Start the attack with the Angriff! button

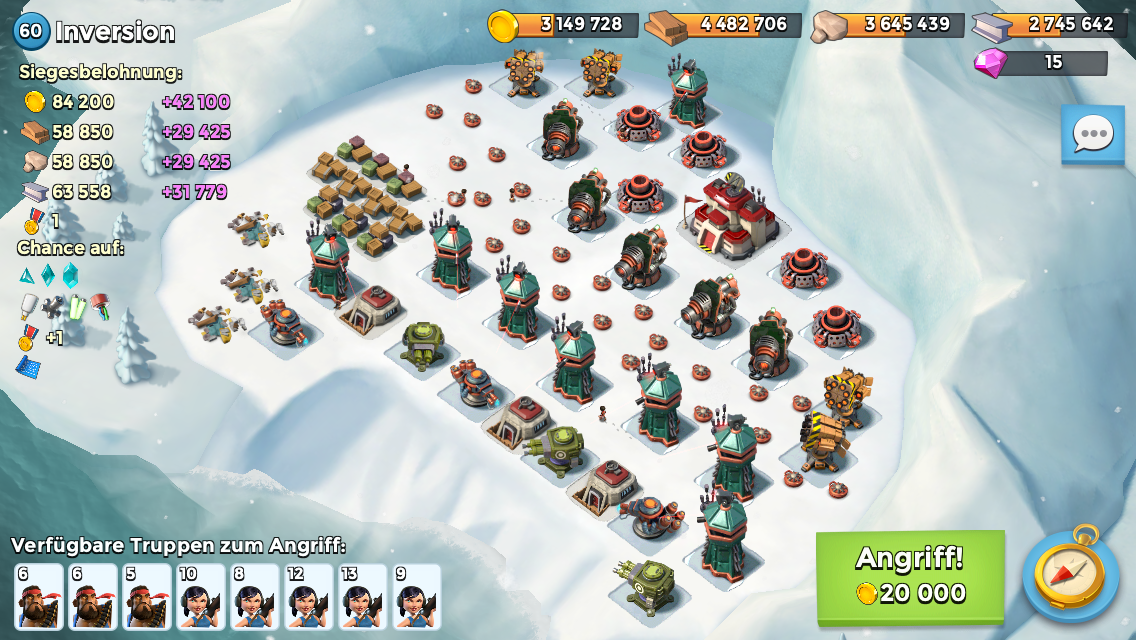(910, 578)
